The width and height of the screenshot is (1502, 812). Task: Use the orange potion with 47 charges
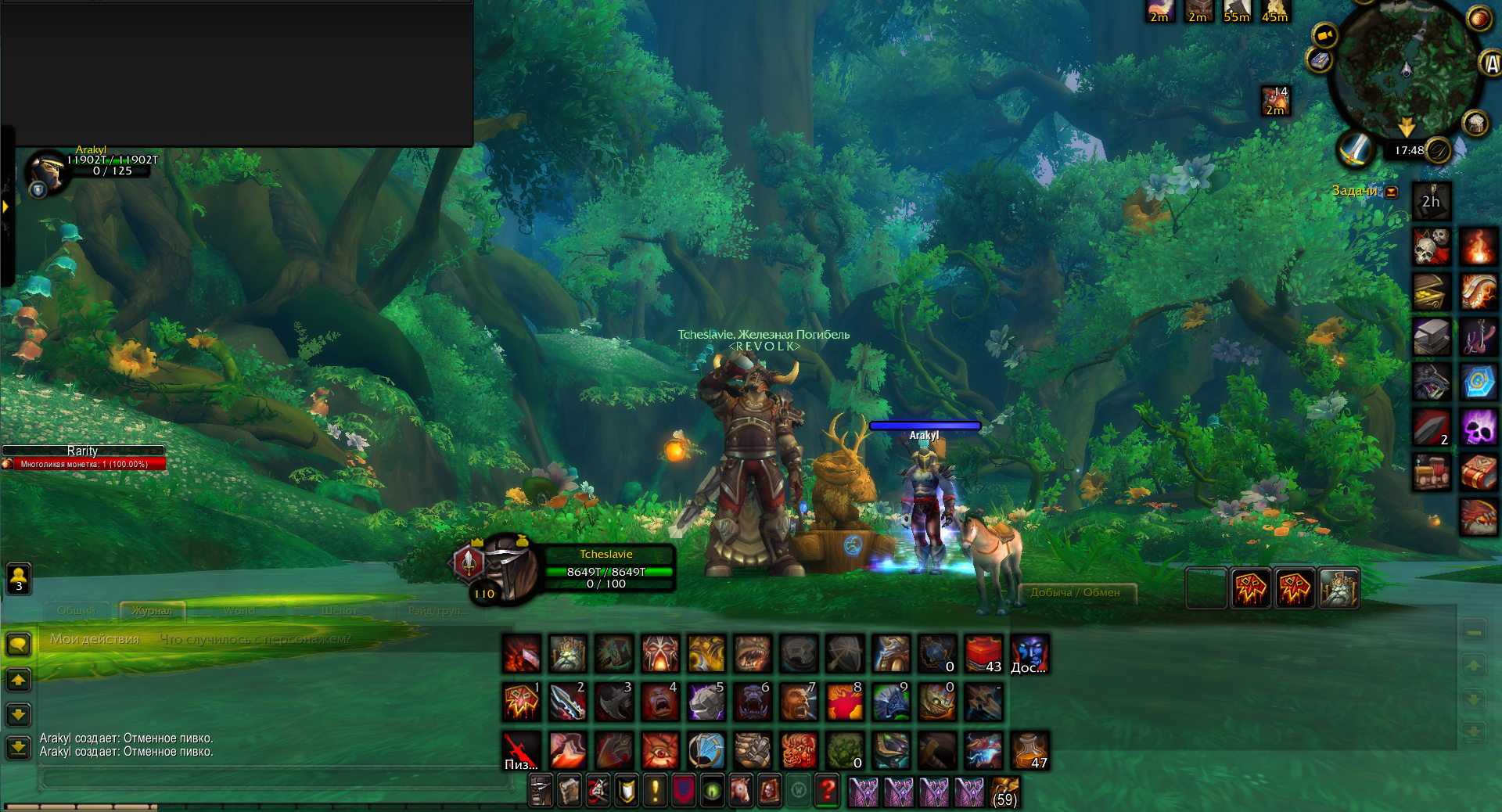(x=1029, y=750)
